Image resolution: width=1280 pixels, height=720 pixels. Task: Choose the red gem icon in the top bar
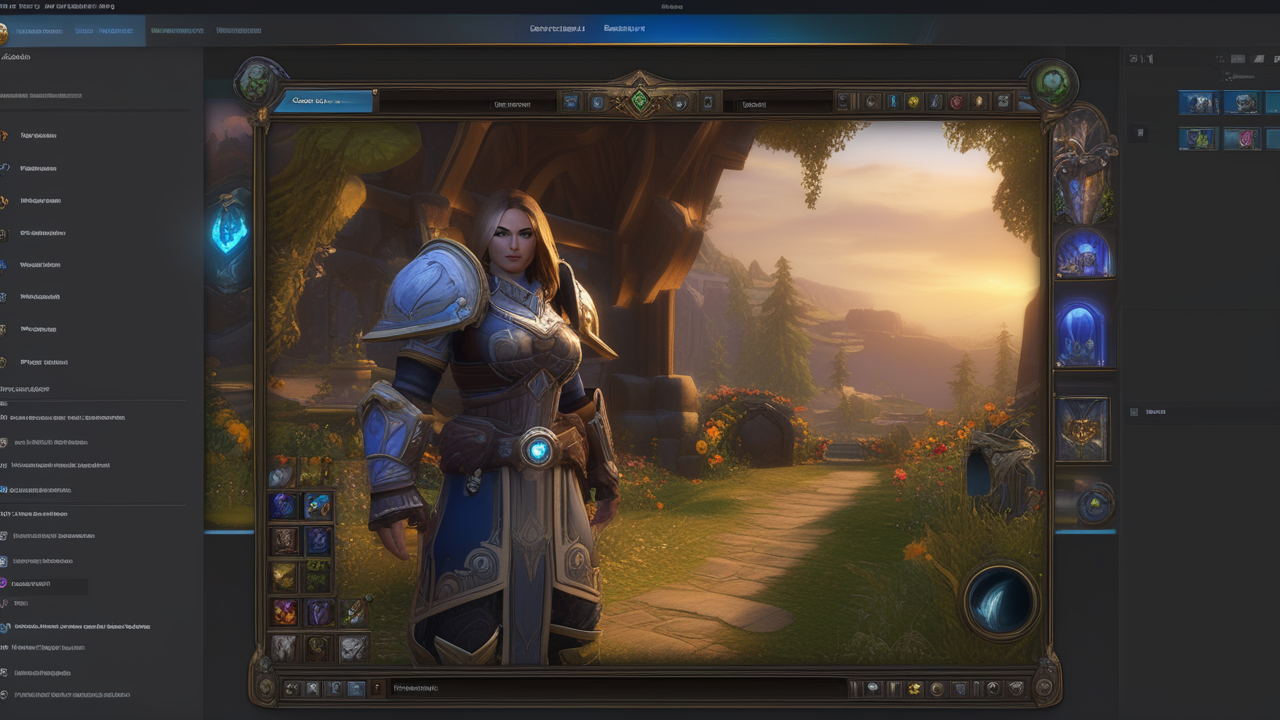pos(957,101)
